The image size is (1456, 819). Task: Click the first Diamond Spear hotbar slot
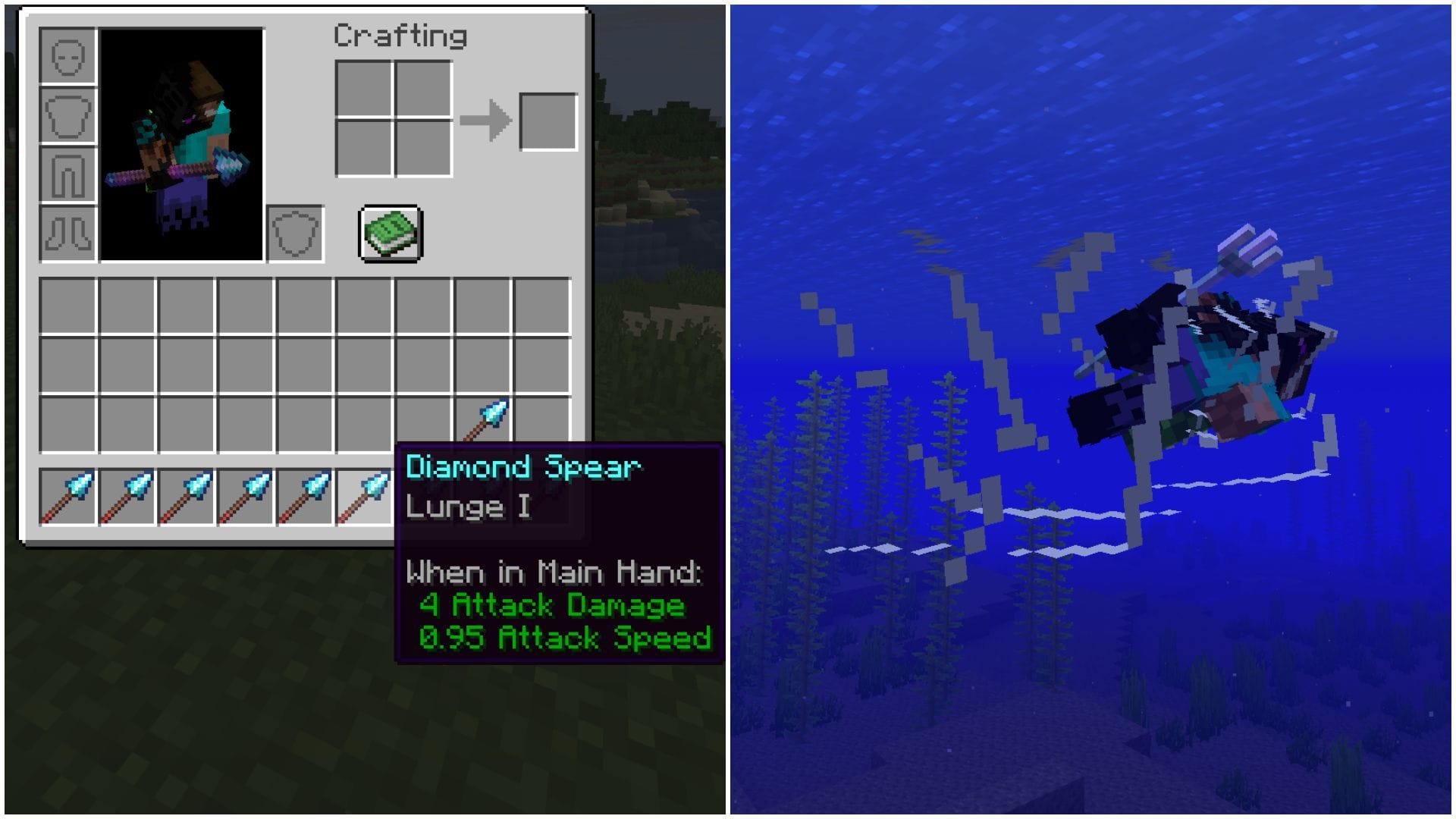(68, 497)
